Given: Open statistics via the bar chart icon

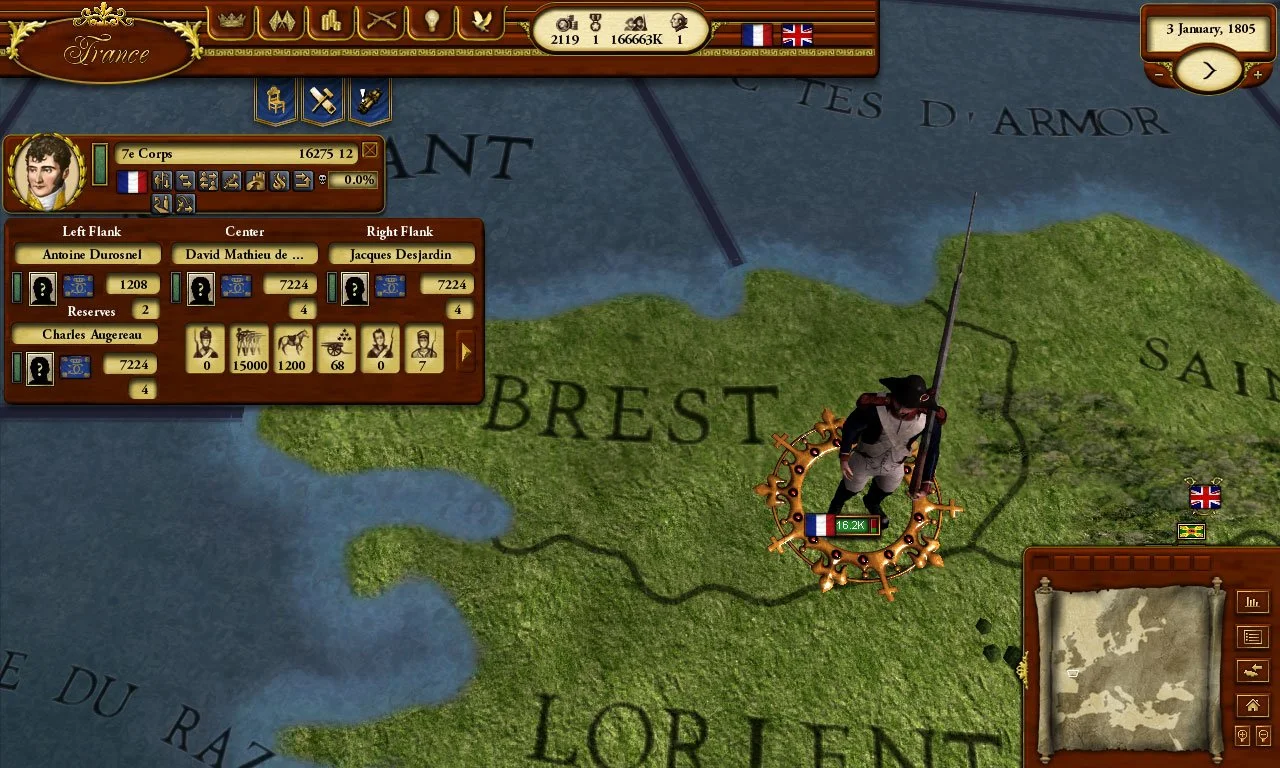Looking at the screenshot, I should point(1253,602).
